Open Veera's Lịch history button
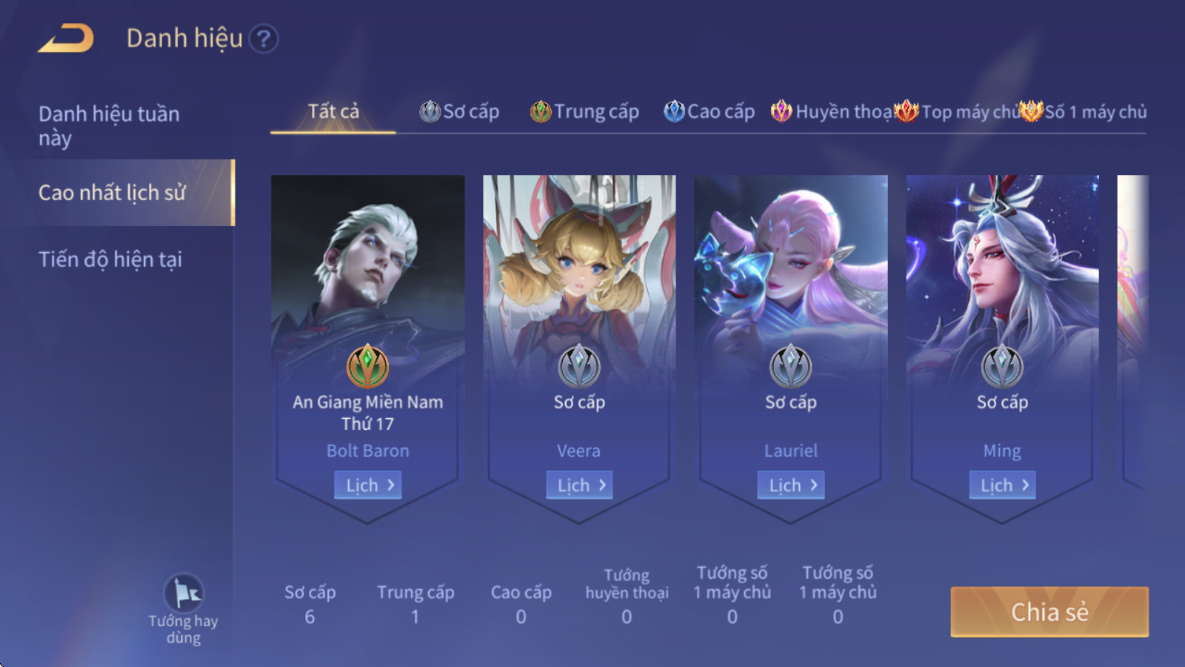 [x=579, y=485]
